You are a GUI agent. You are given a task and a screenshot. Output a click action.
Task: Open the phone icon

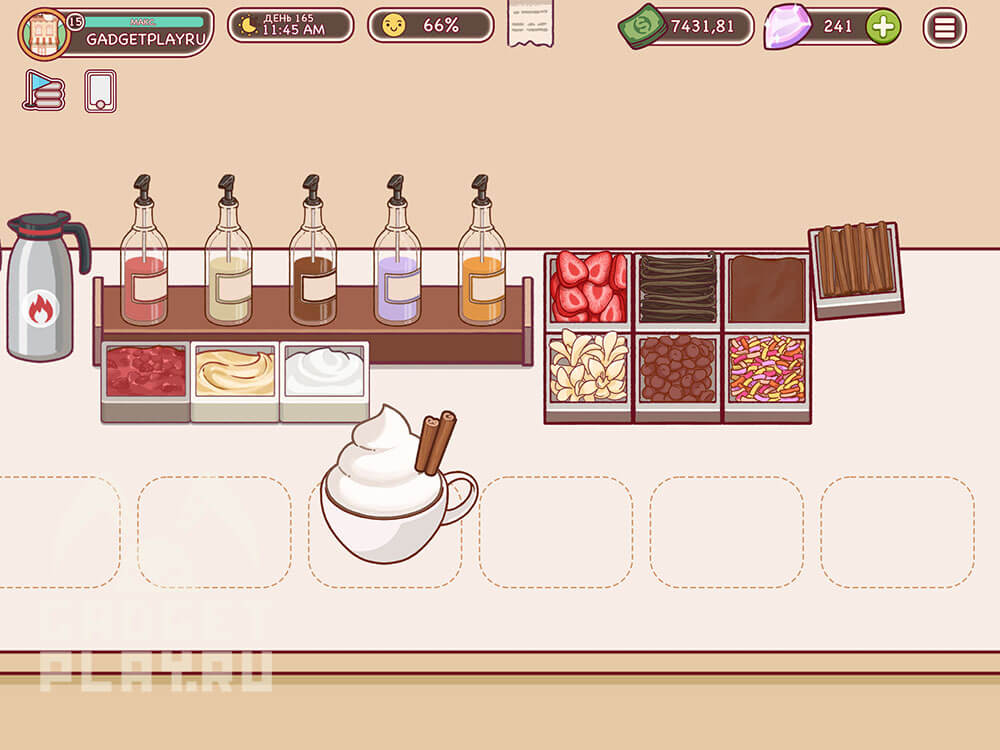(x=100, y=91)
